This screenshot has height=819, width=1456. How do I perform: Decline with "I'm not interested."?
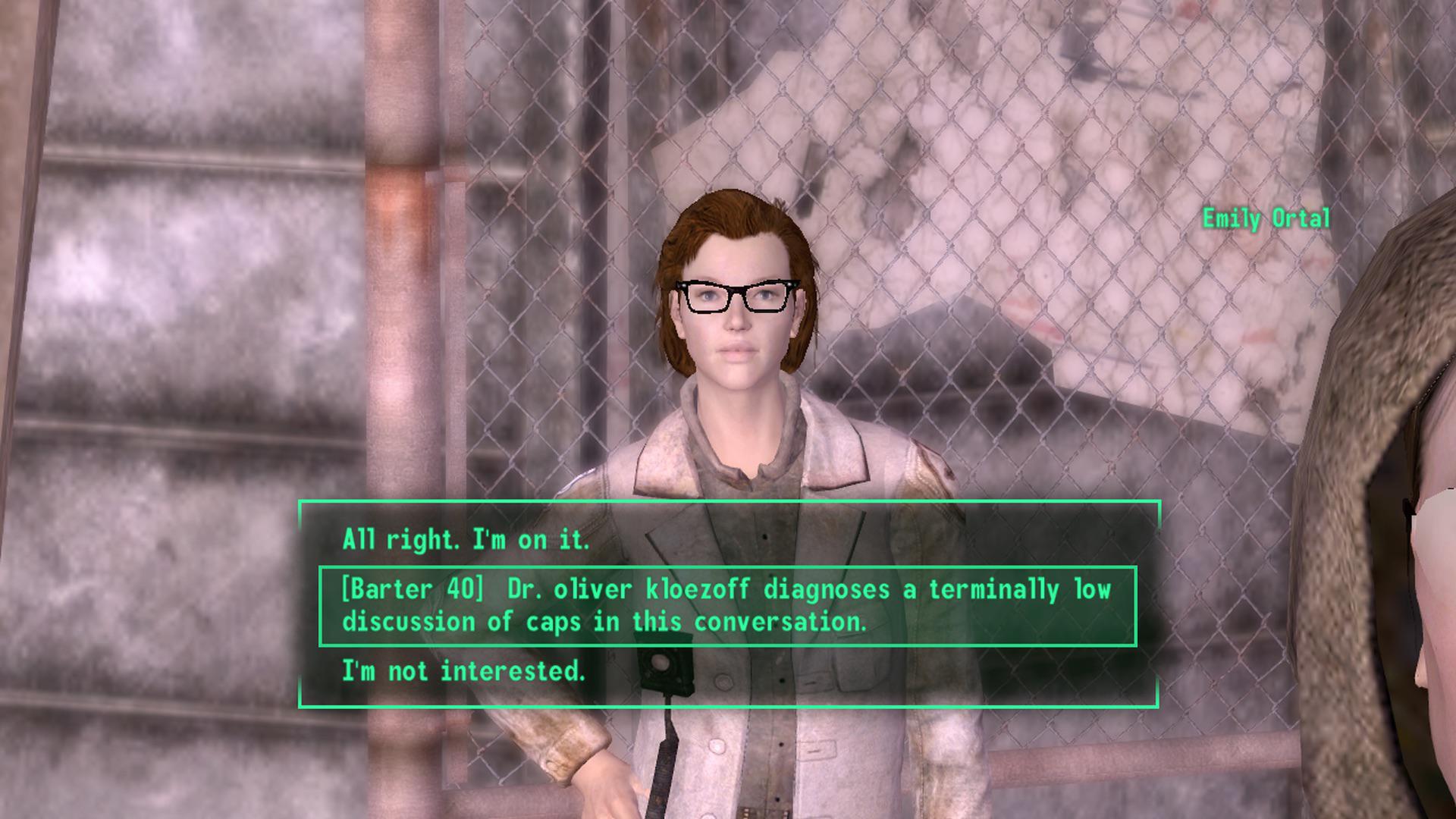[x=463, y=671]
